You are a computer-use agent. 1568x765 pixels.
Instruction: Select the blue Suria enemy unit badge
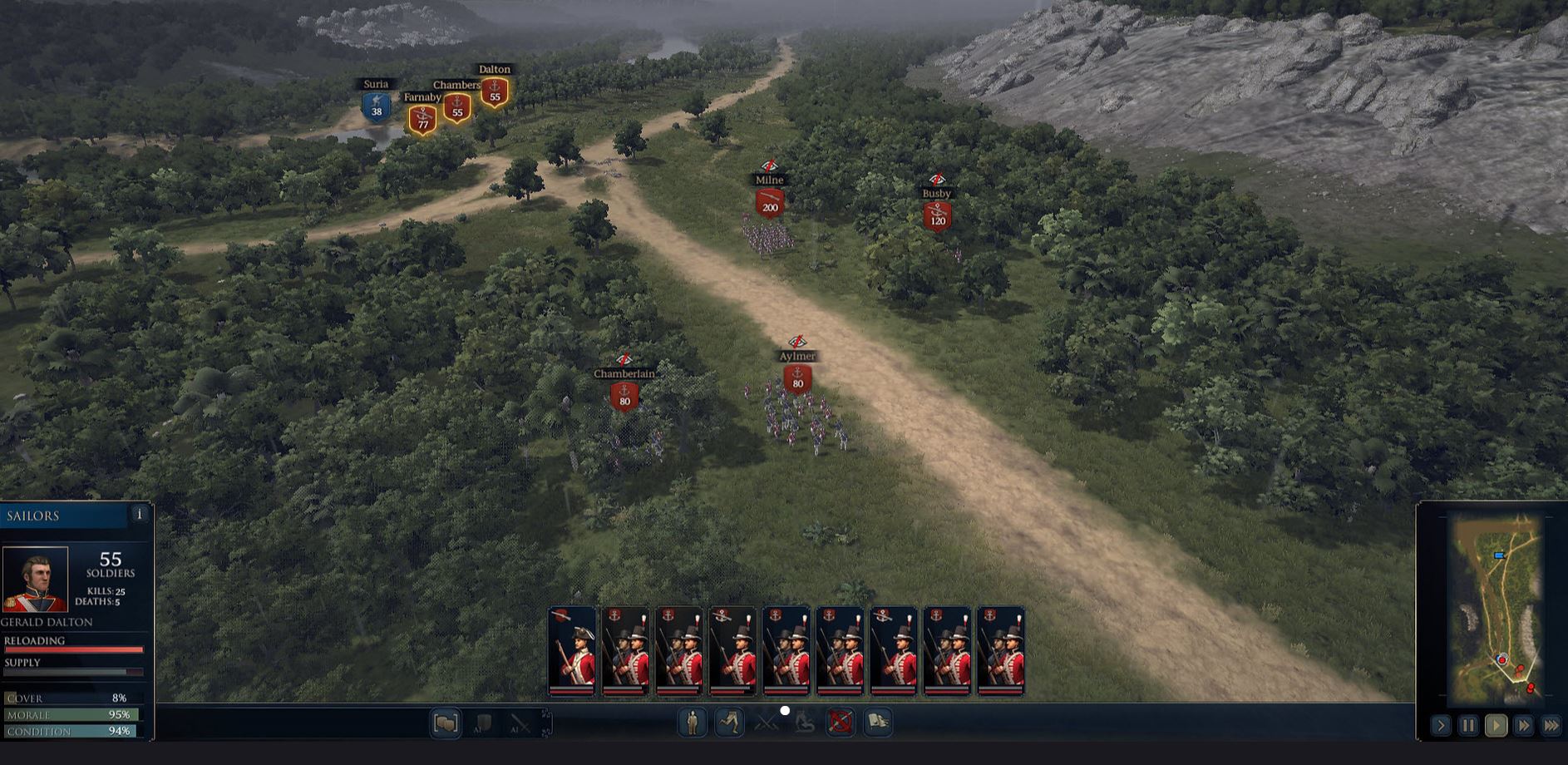click(377, 108)
